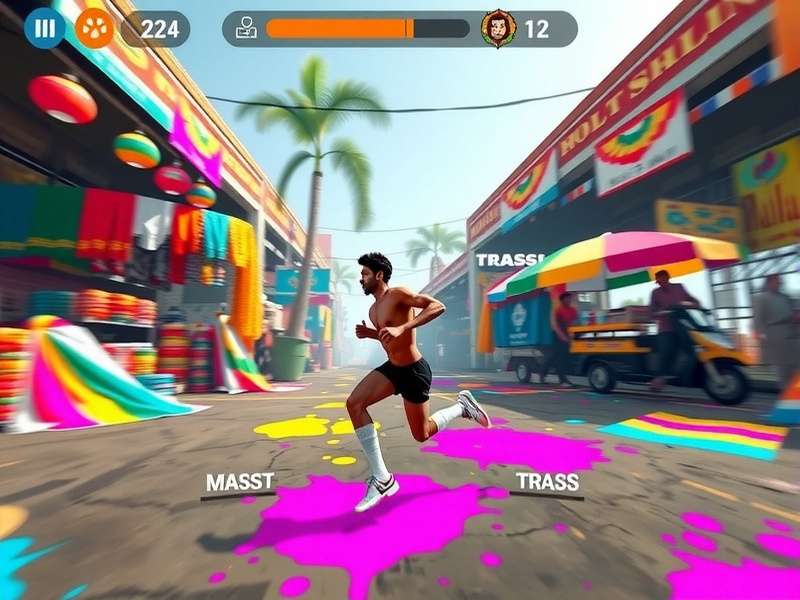The image size is (800, 600).
Task: Pause the game with the blue bars button
Action: point(45,28)
